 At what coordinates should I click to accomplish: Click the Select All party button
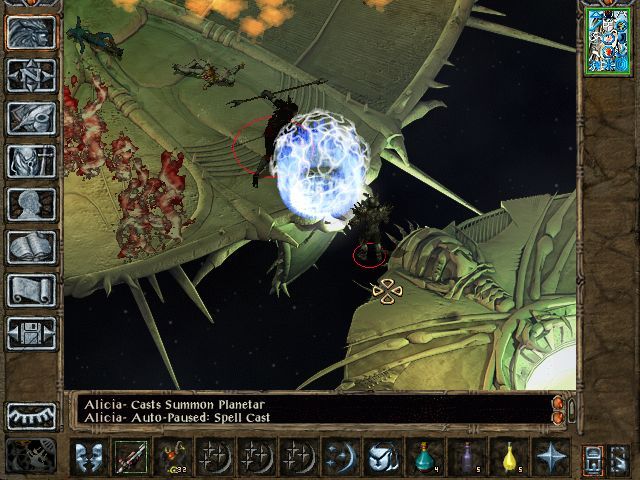click(594, 458)
